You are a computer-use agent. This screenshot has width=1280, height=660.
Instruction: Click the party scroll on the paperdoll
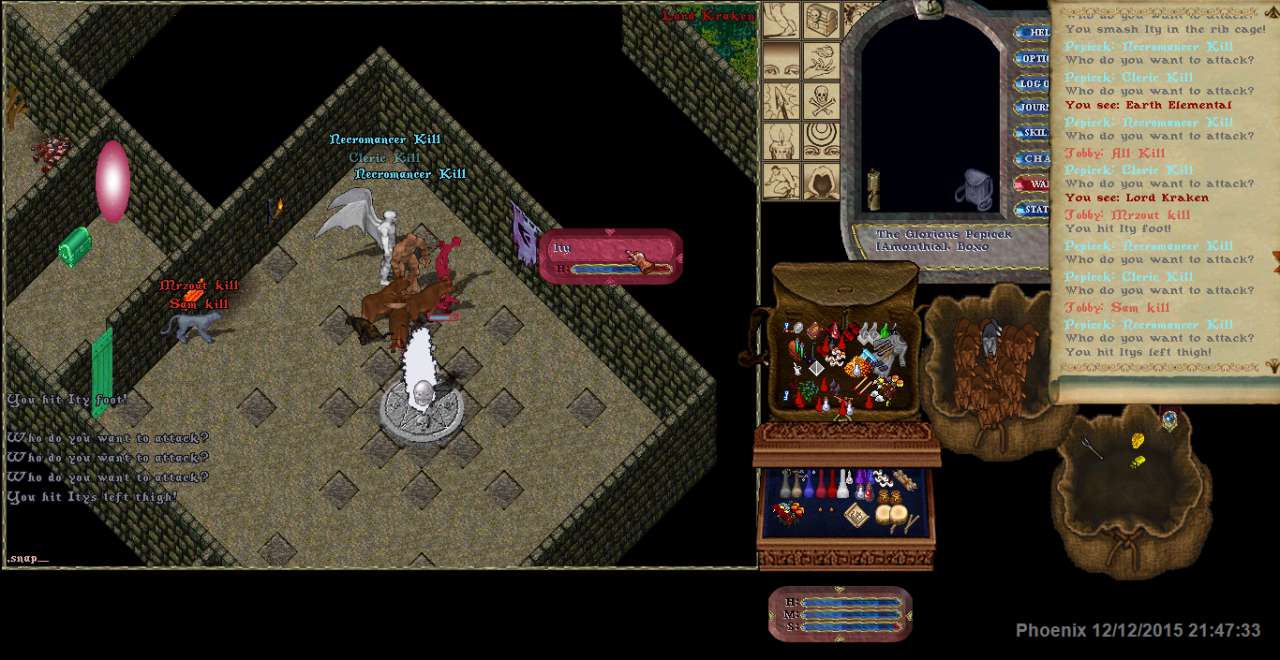tap(873, 187)
